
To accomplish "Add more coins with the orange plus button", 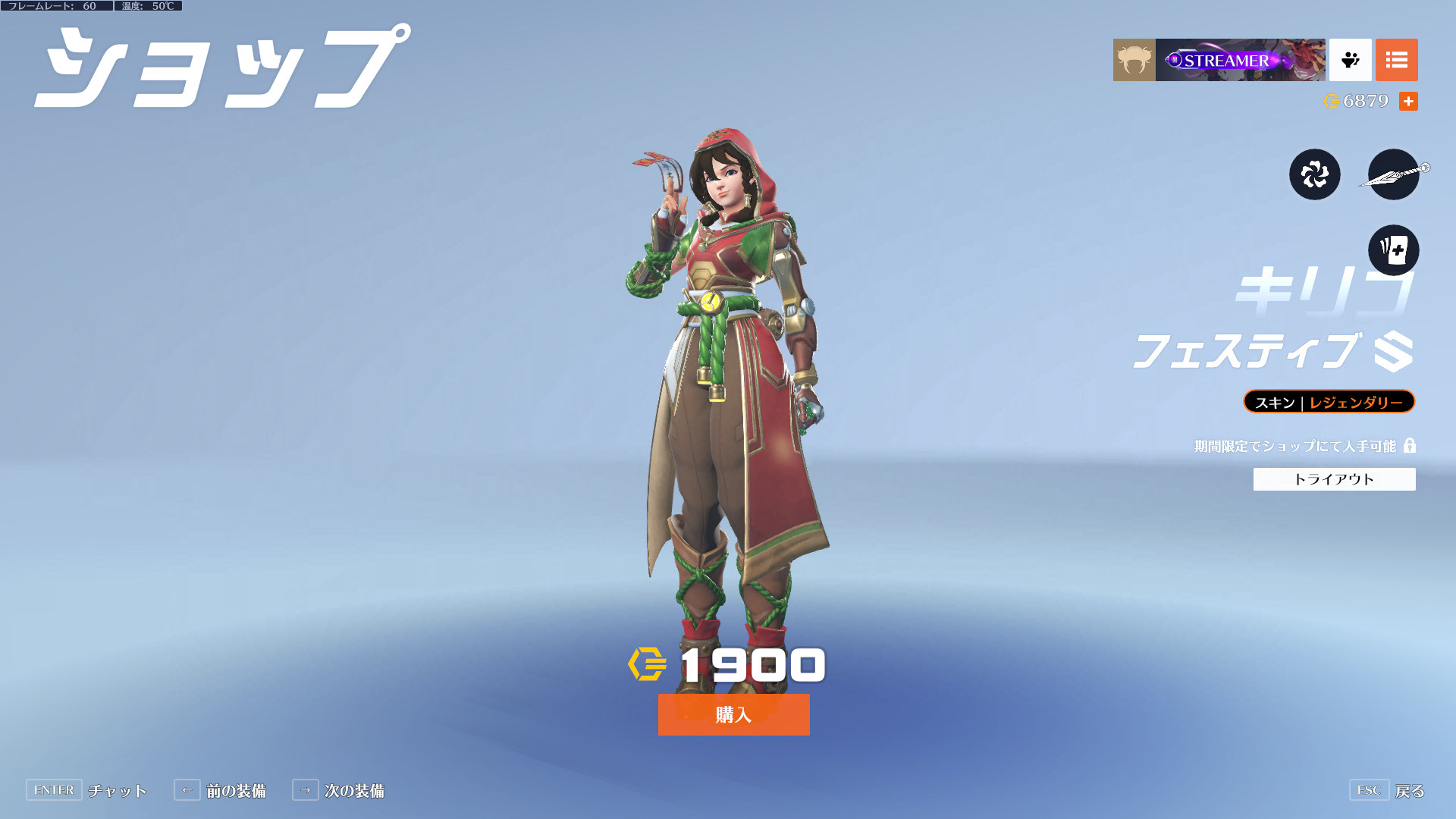I will 1408,102.
